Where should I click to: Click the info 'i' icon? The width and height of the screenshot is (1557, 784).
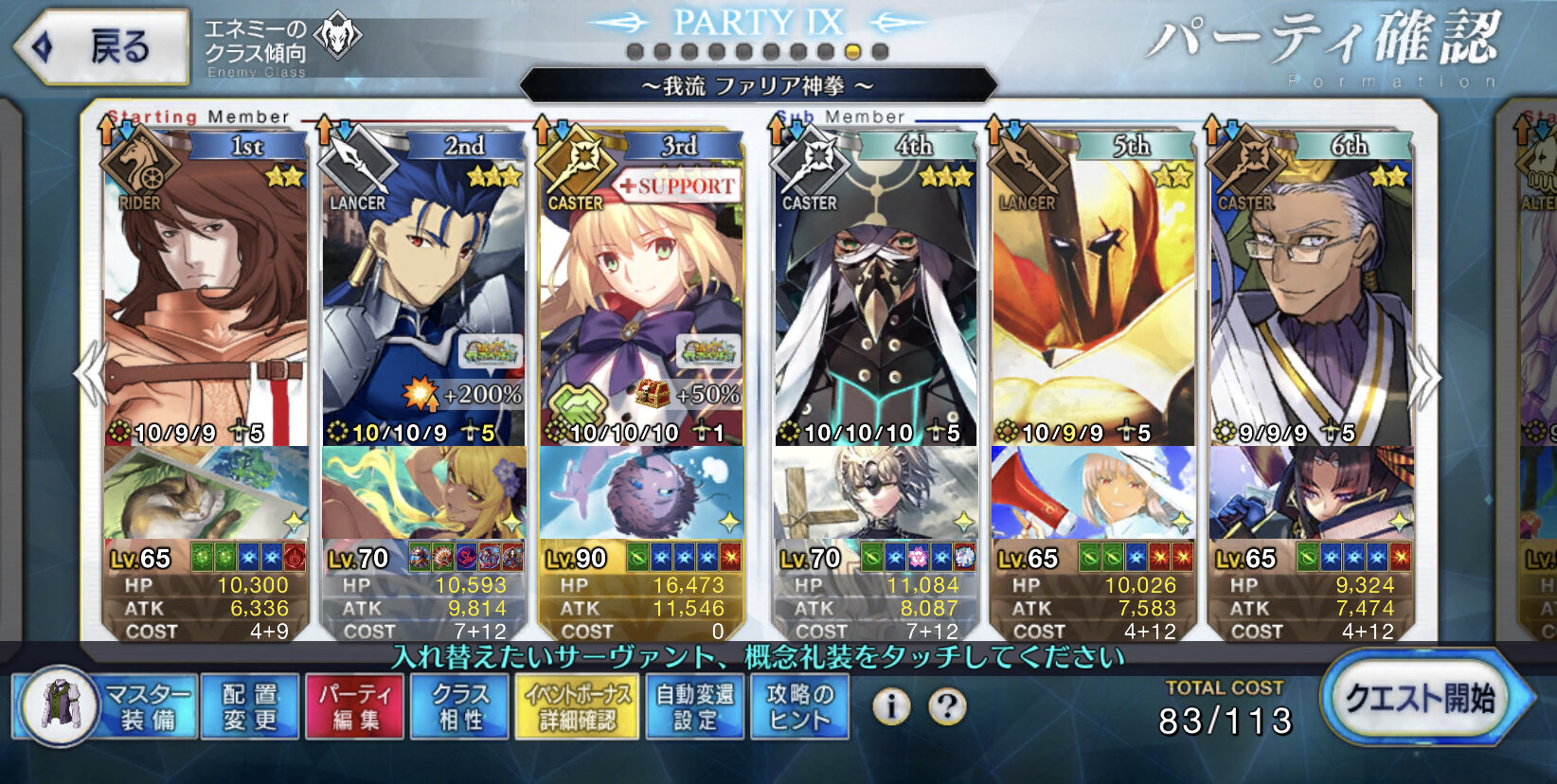point(890,705)
